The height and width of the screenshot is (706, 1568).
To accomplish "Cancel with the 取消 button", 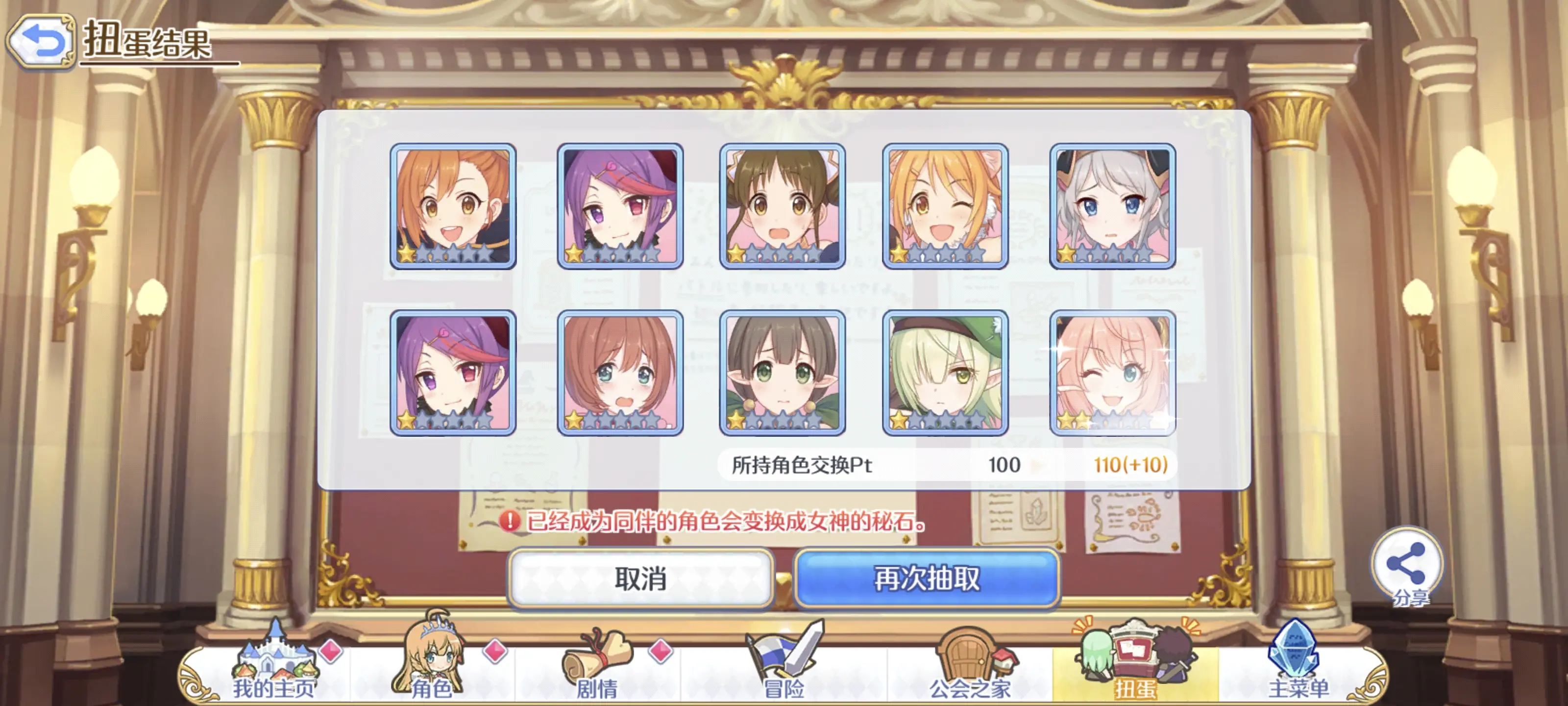I will (x=640, y=578).
